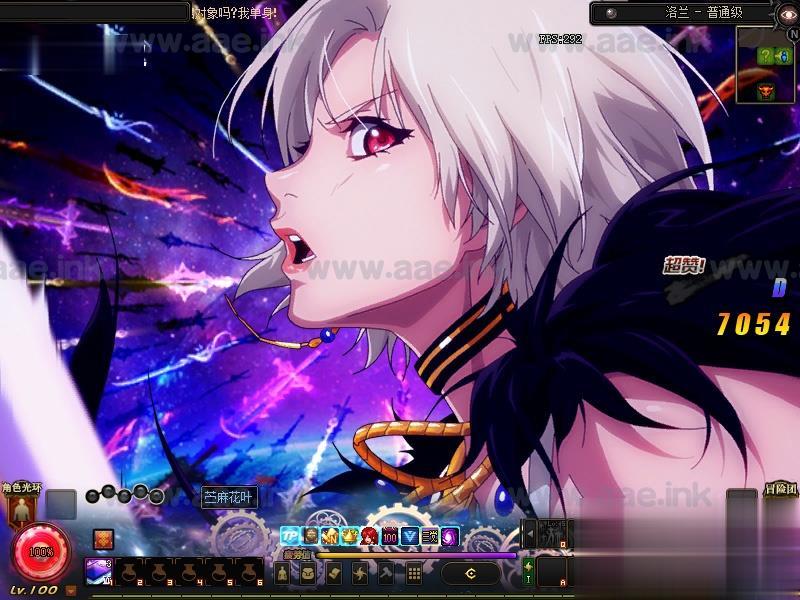The height and width of the screenshot is (600, 800).
Task: Open the hammer icon menu button
Action: click(x=387, y=573)
